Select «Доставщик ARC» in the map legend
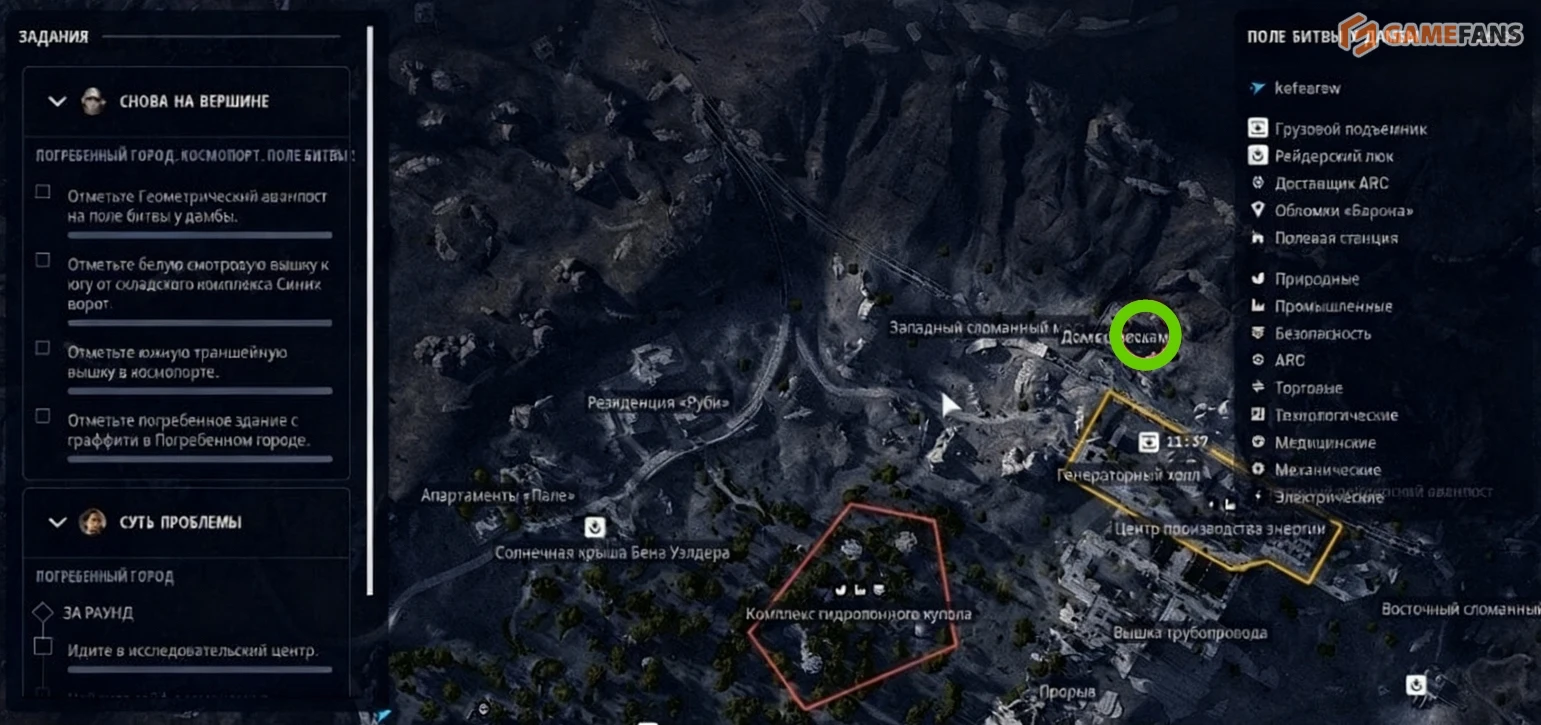 (1331, 183)
